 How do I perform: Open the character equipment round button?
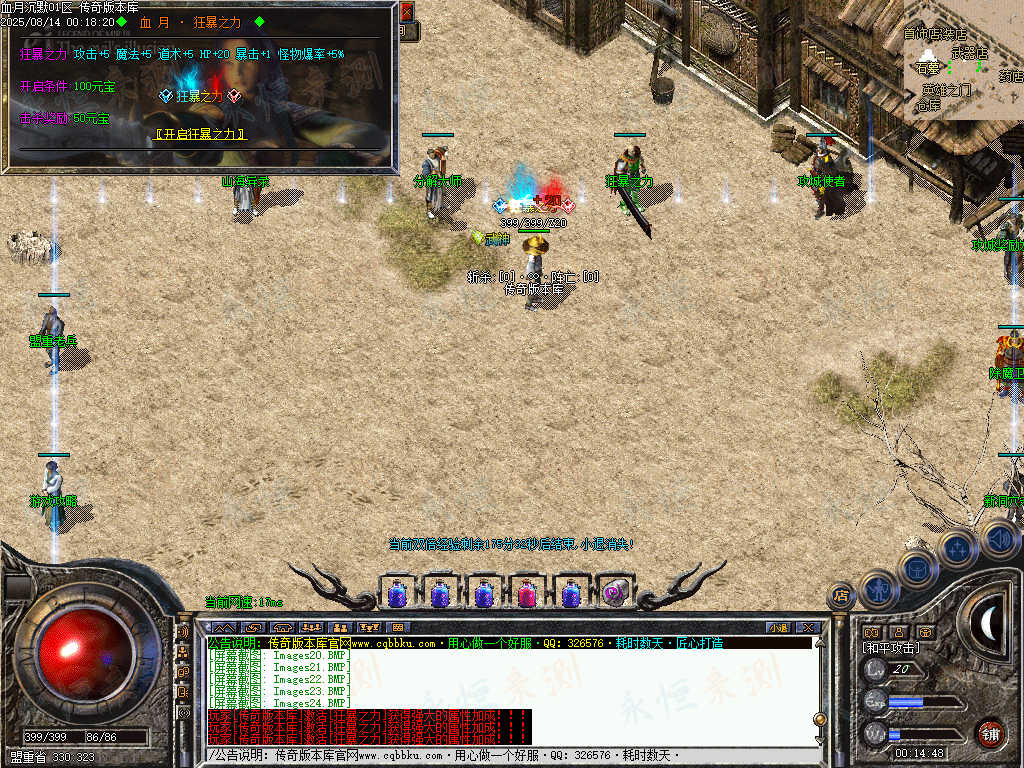pyautogui.click(x=878, y=587)
